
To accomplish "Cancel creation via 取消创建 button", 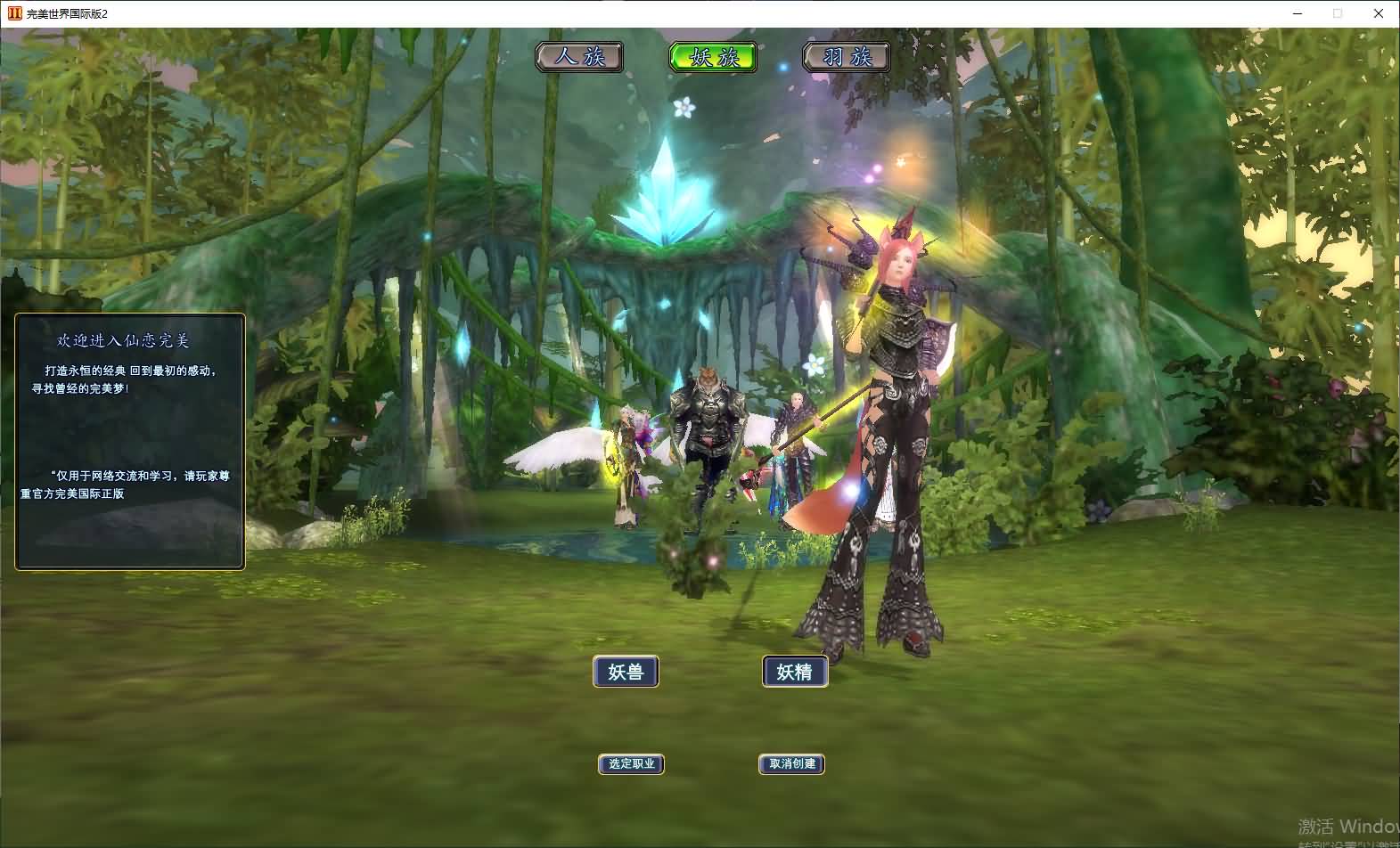I will pyautogui.click(x=791, y=764).
